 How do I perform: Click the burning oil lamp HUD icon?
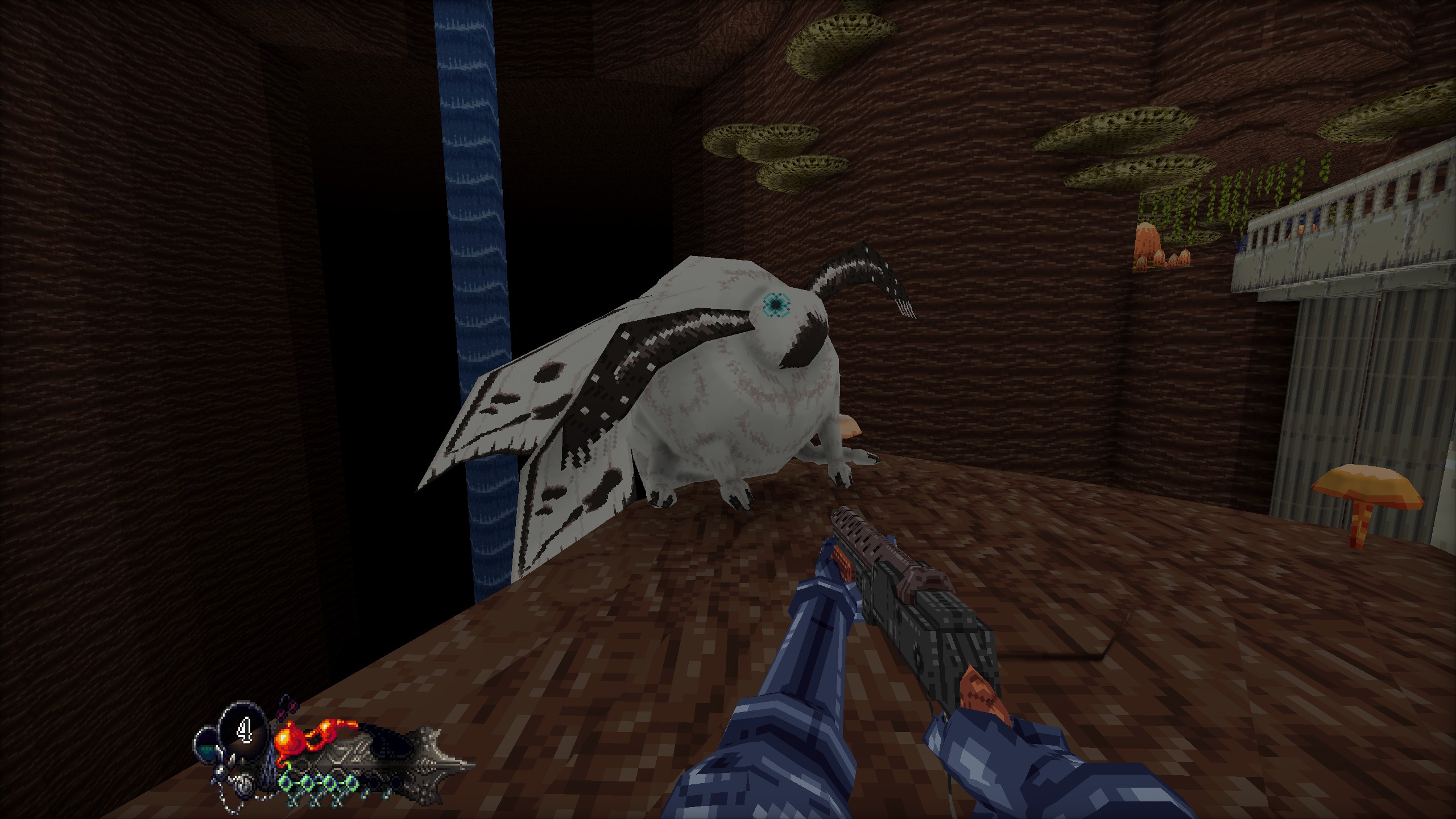pos(291,737)
